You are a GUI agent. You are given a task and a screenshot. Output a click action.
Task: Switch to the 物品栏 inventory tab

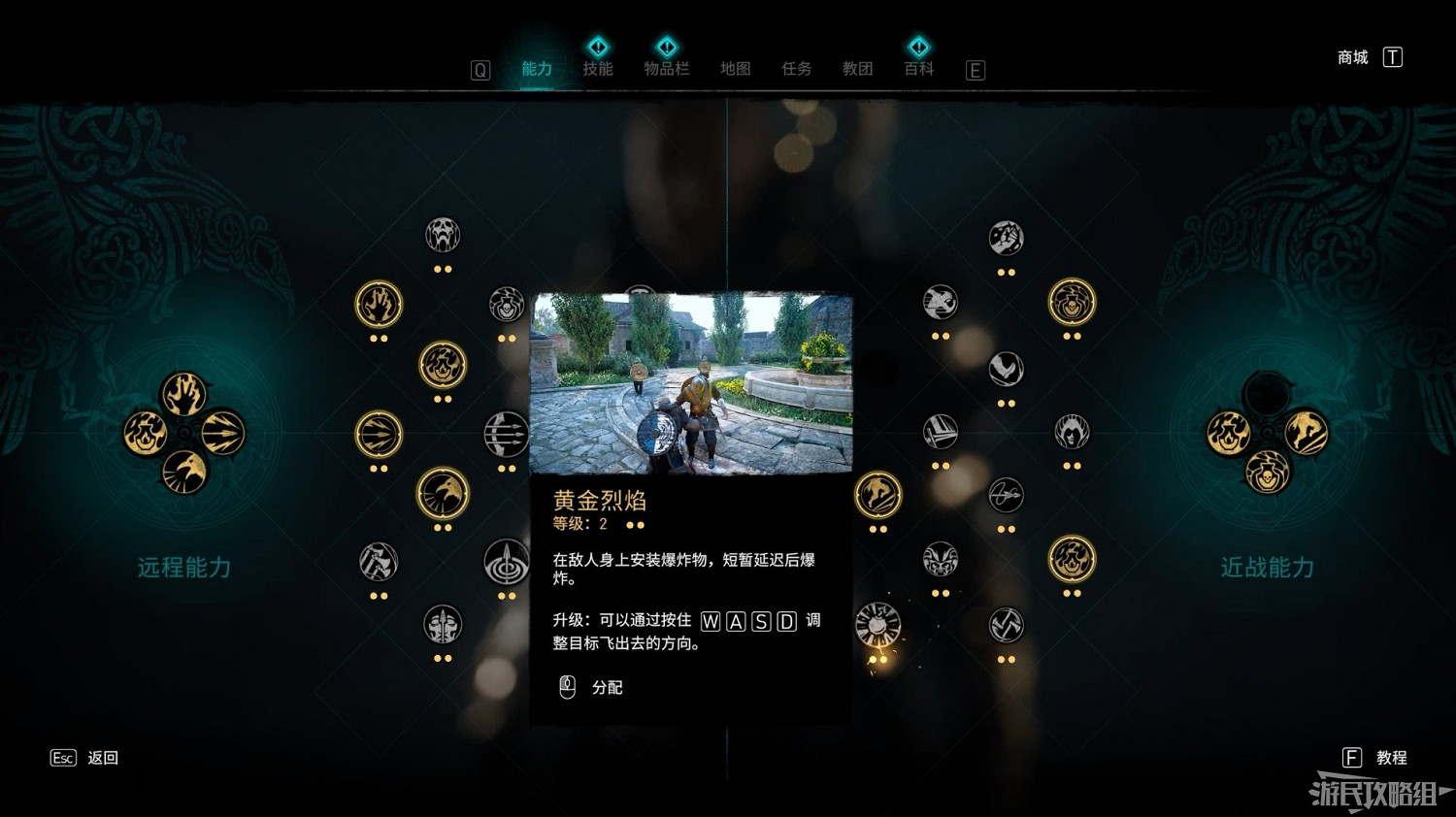click(667, 69)
